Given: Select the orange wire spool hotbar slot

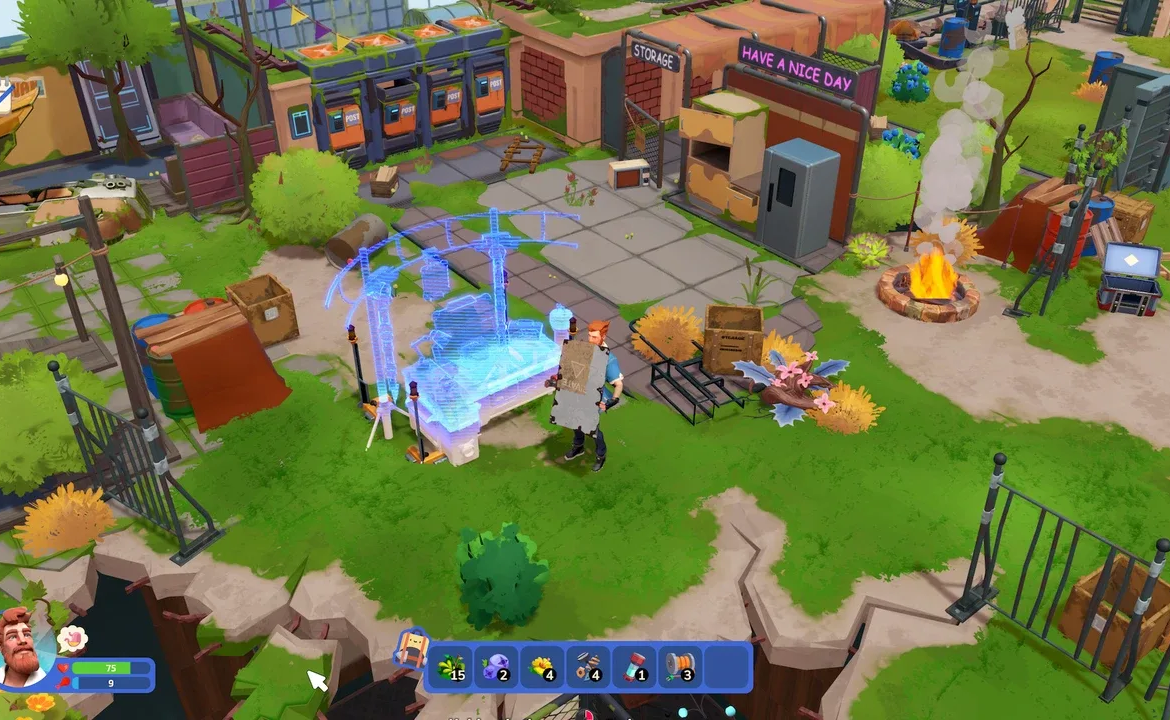Looking at the screenshot, I should tap(680, 667).
